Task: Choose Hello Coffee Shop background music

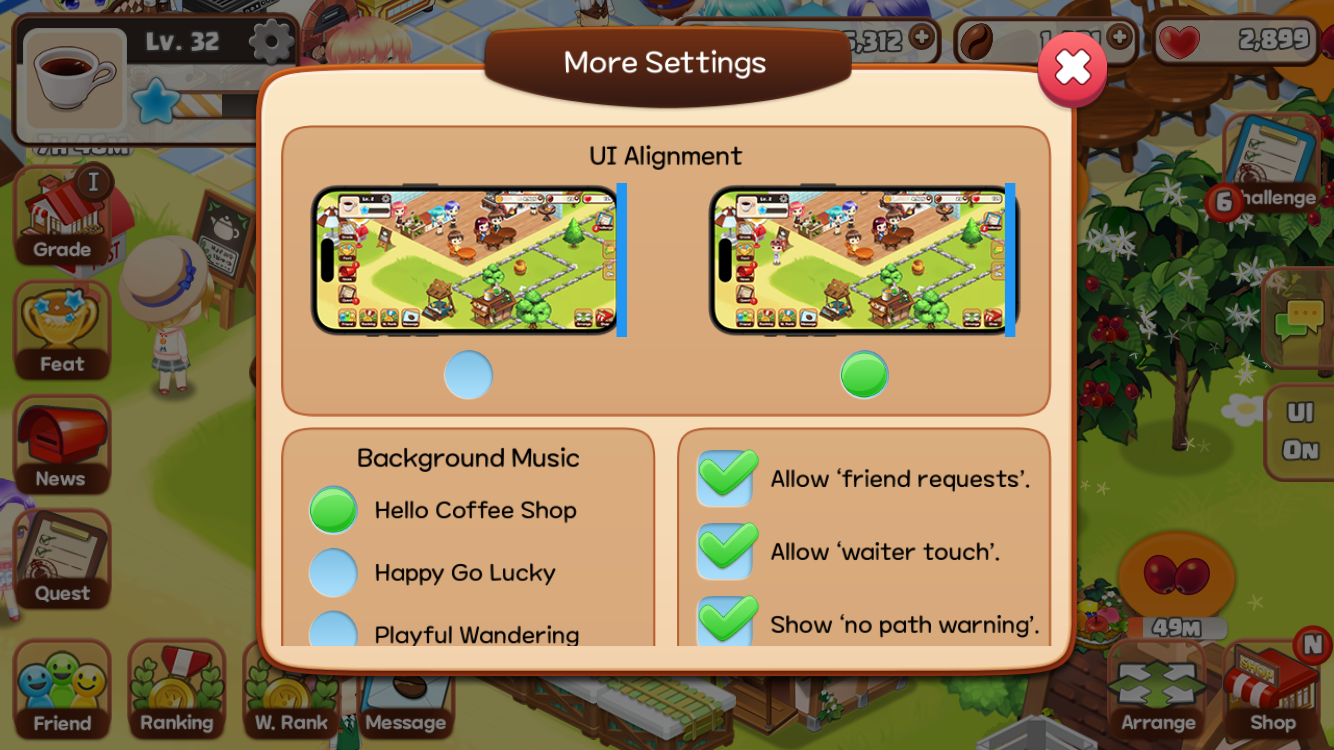Action: (334, 510)
